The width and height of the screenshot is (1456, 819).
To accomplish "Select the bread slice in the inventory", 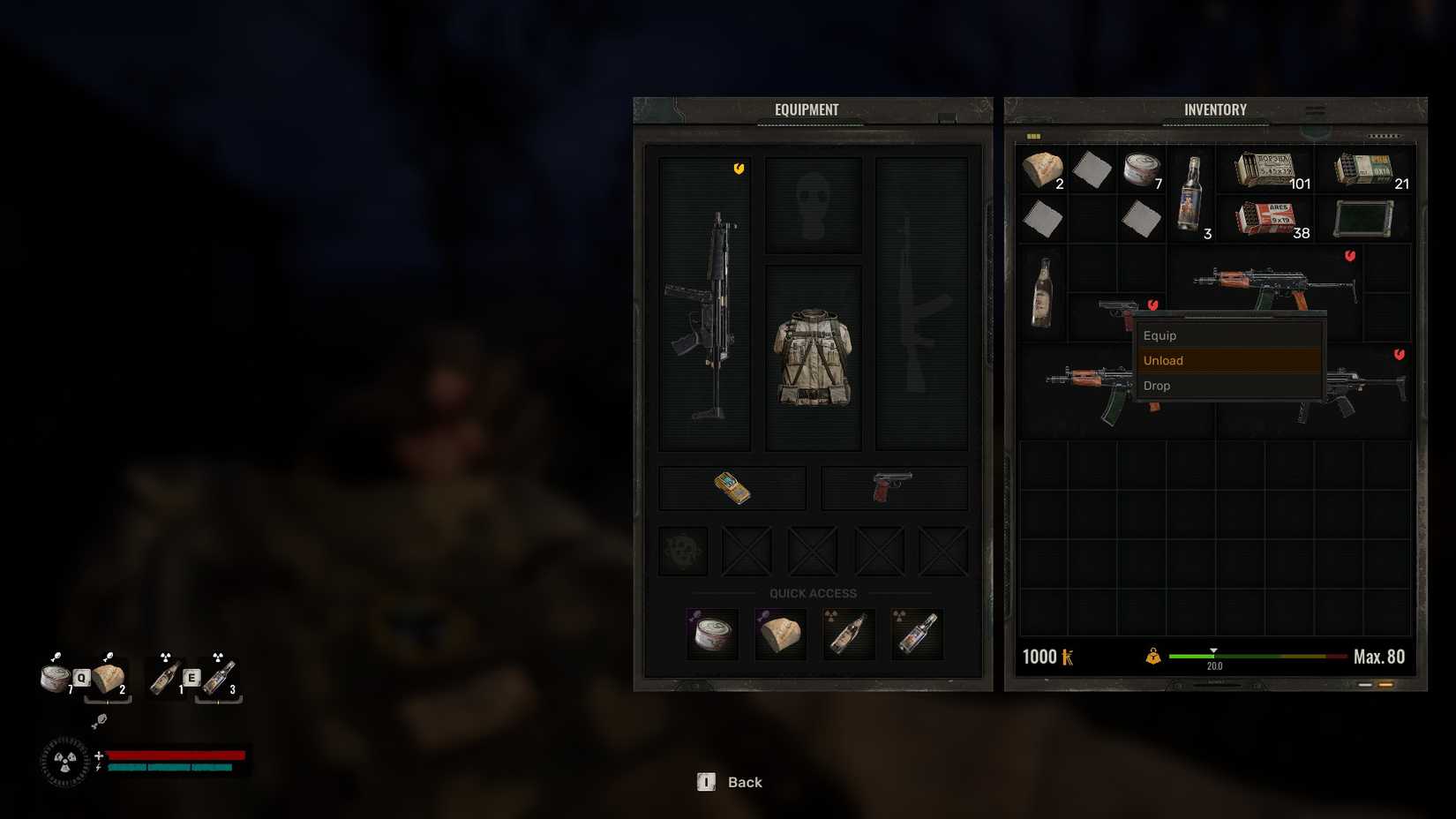I will (x=1043, y=170).
